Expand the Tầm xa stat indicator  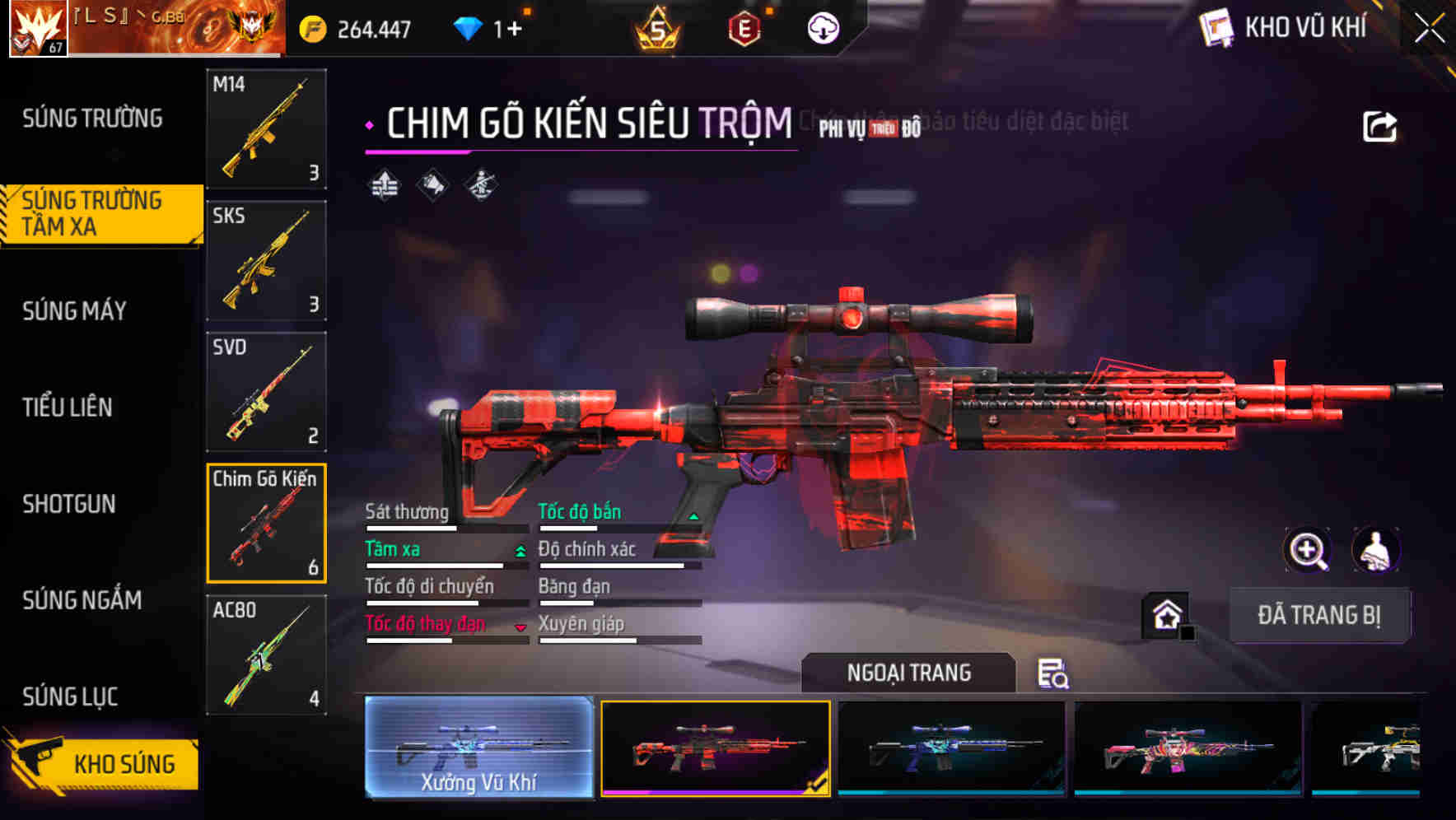click(519, 551)
